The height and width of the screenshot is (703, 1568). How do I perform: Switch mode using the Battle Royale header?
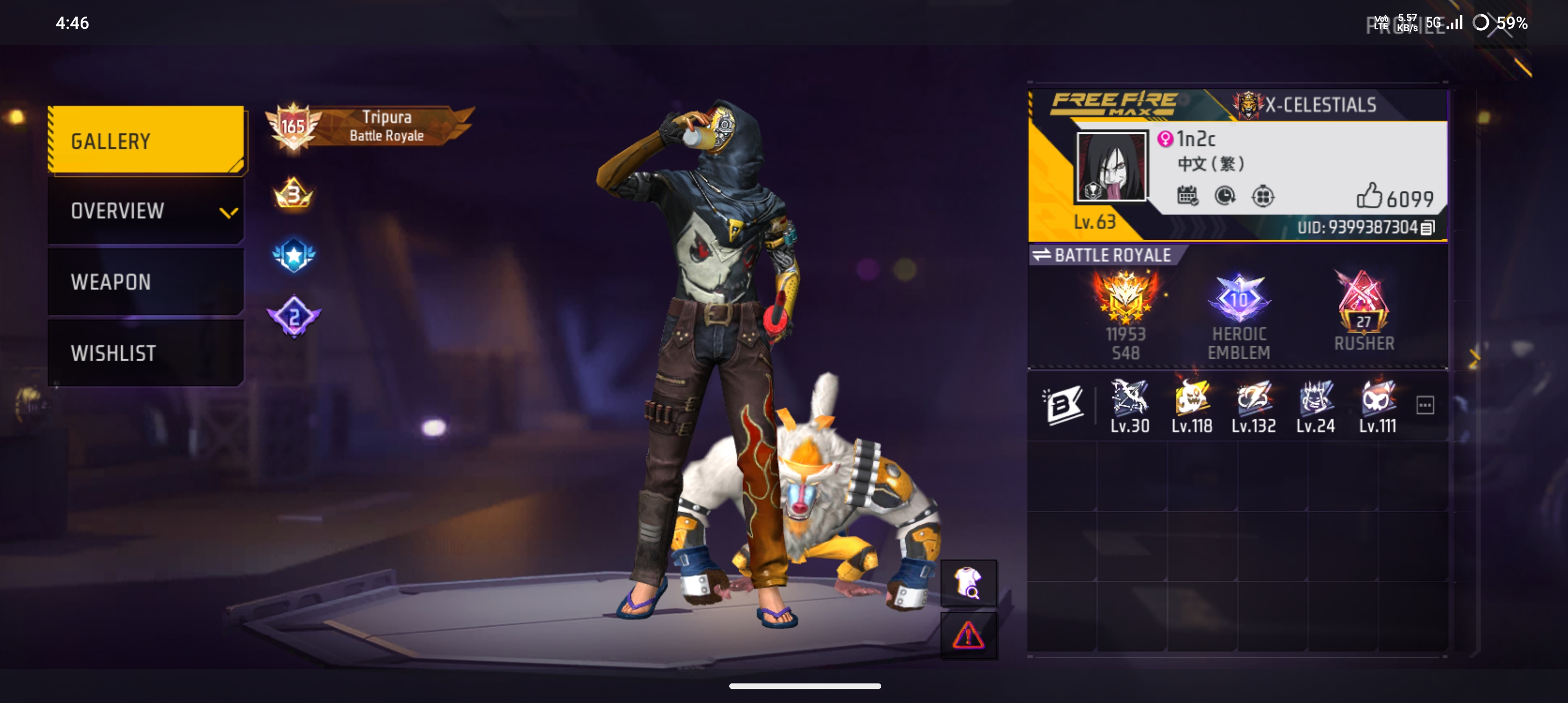coord(1105,255)
